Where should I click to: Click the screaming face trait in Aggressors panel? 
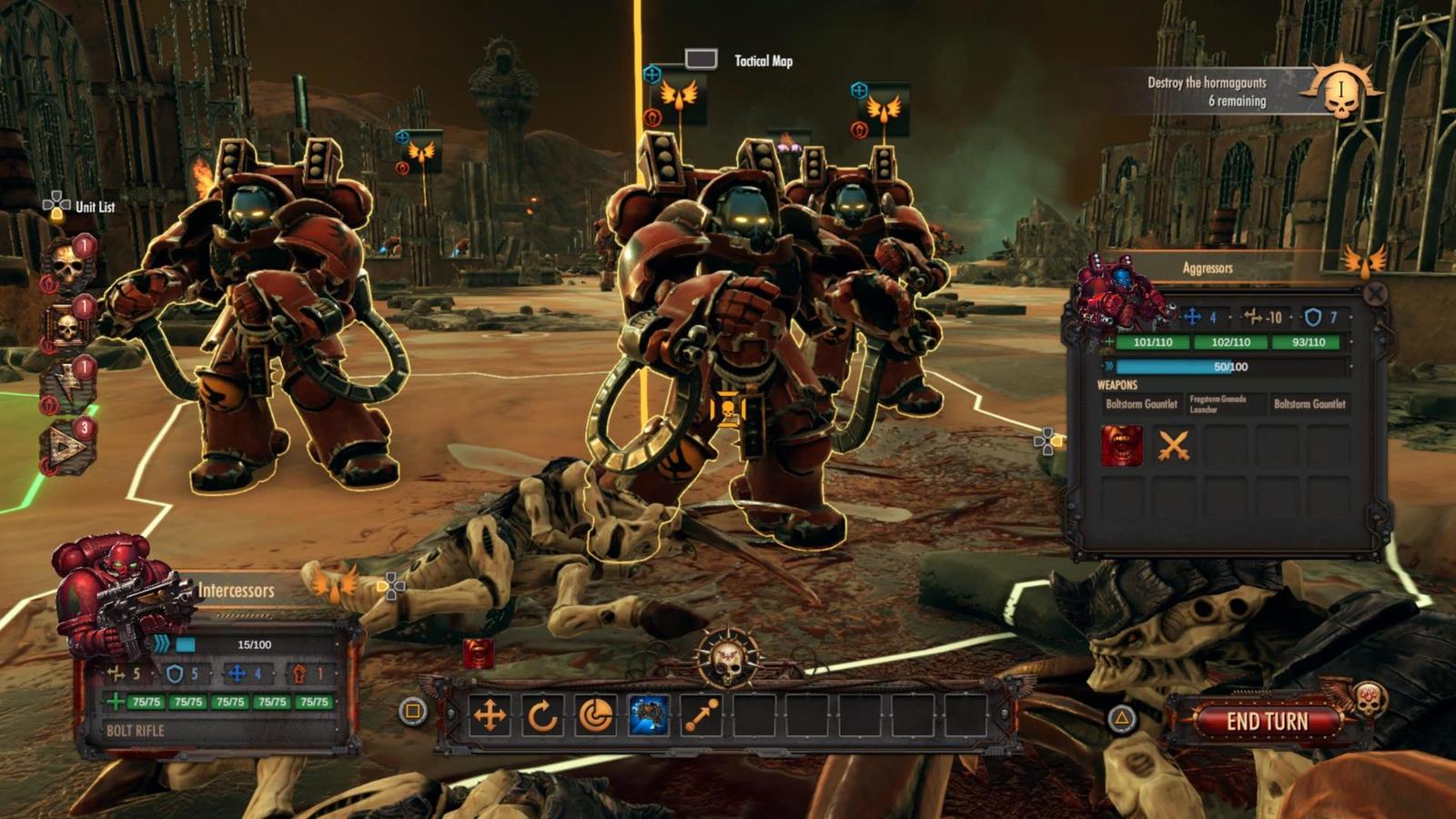pos(1122,446)
